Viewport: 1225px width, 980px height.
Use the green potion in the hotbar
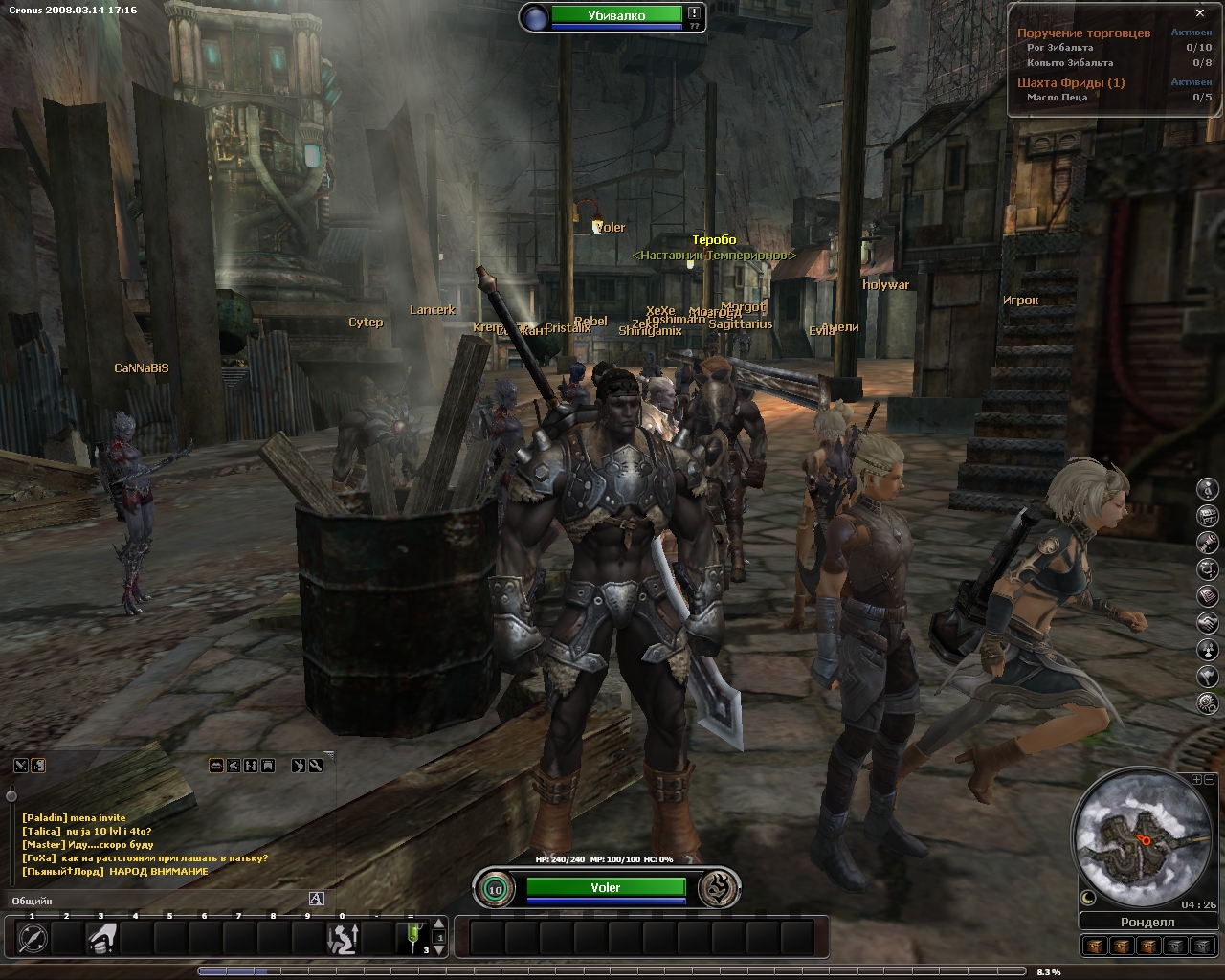point(413,938)
